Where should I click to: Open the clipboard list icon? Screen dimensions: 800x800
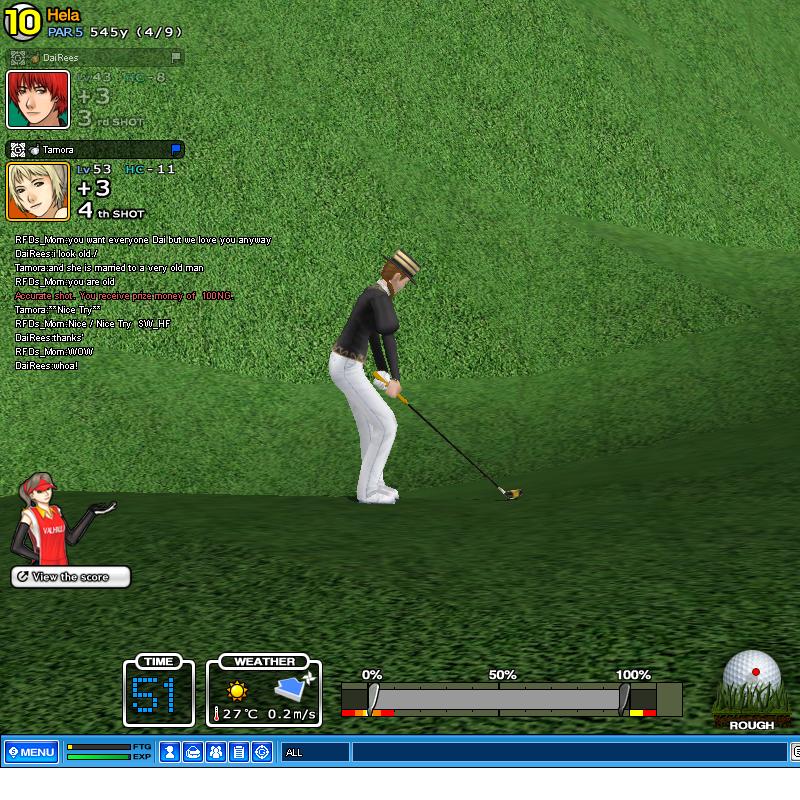239,752
